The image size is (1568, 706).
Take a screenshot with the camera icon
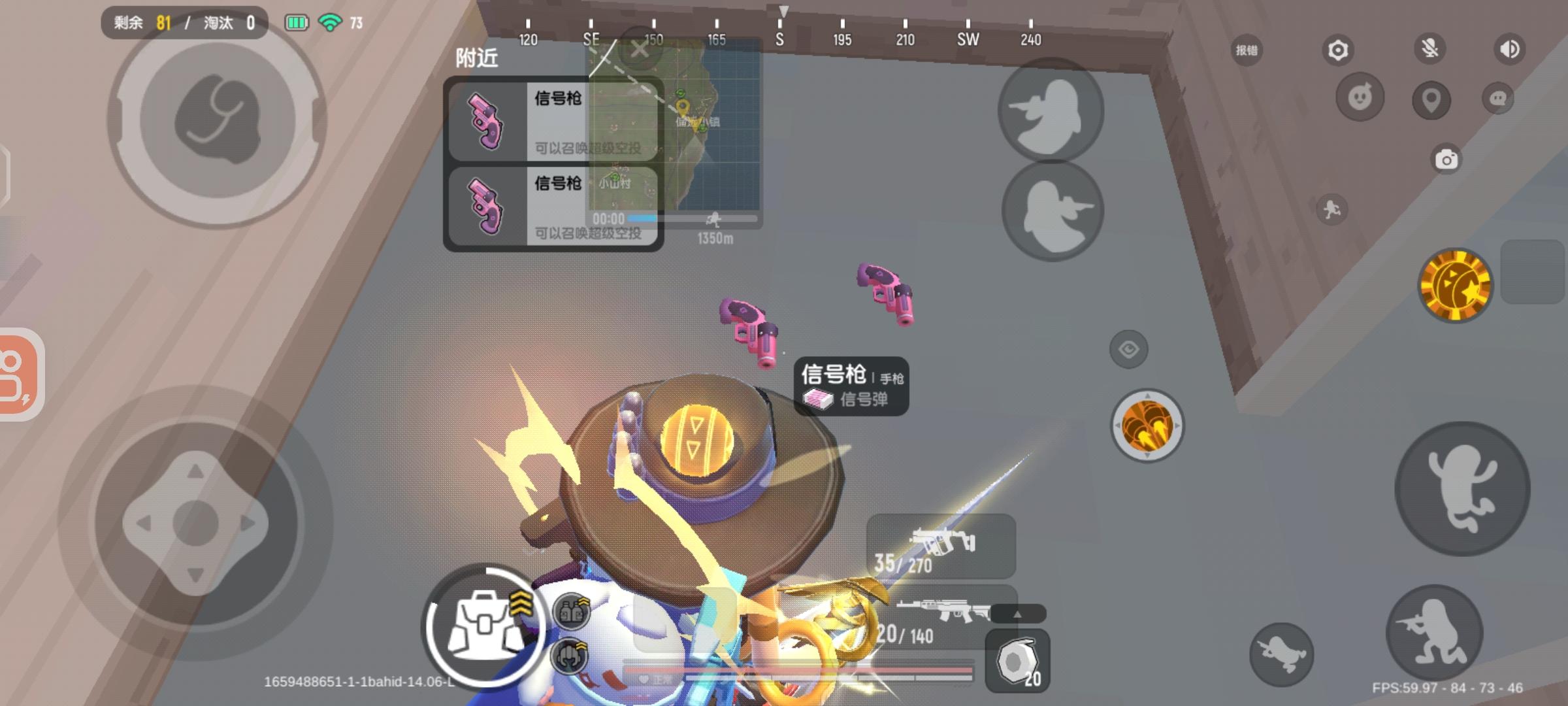tap(1446, 159)
